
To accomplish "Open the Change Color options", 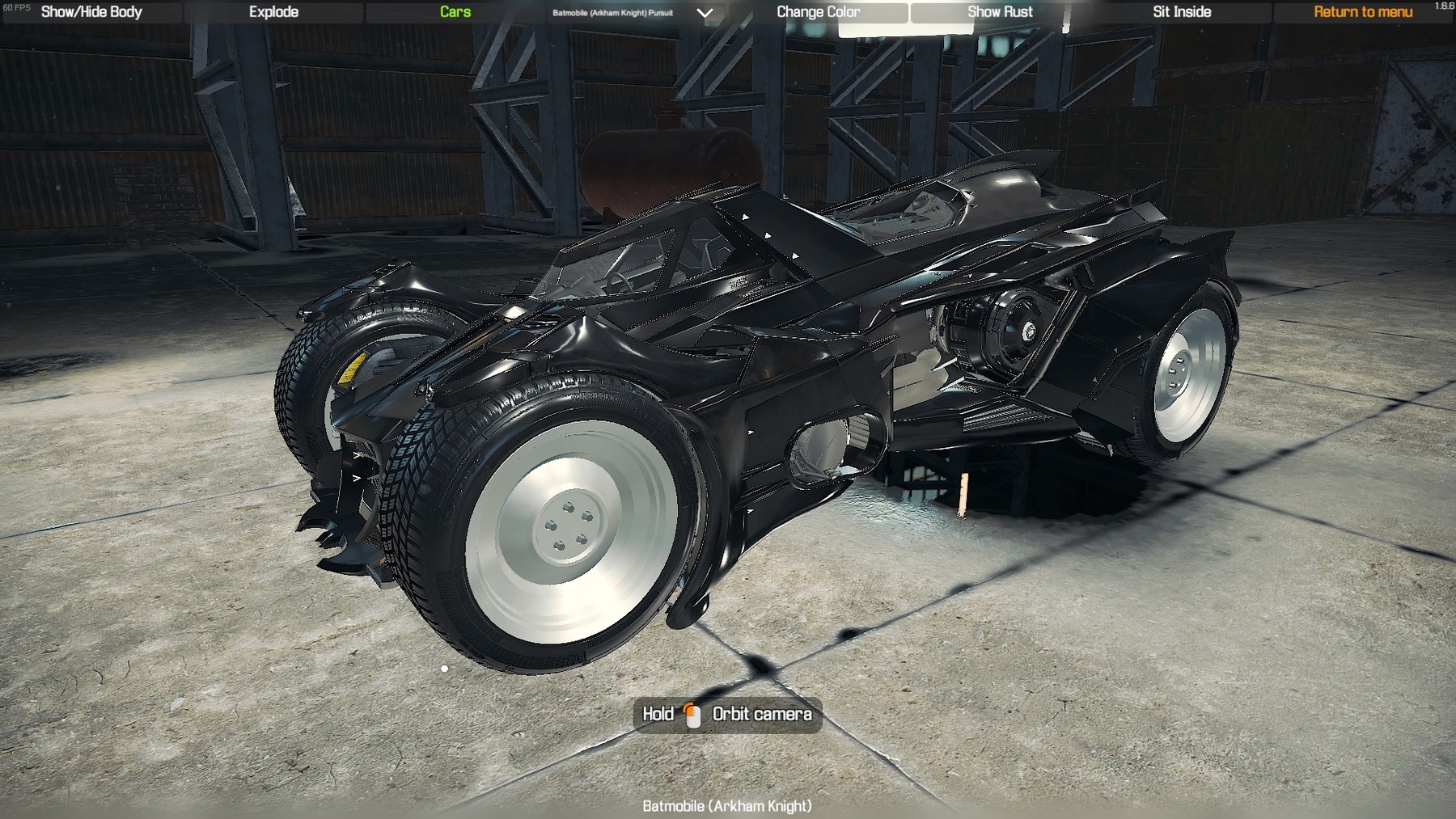I will 819,12.
